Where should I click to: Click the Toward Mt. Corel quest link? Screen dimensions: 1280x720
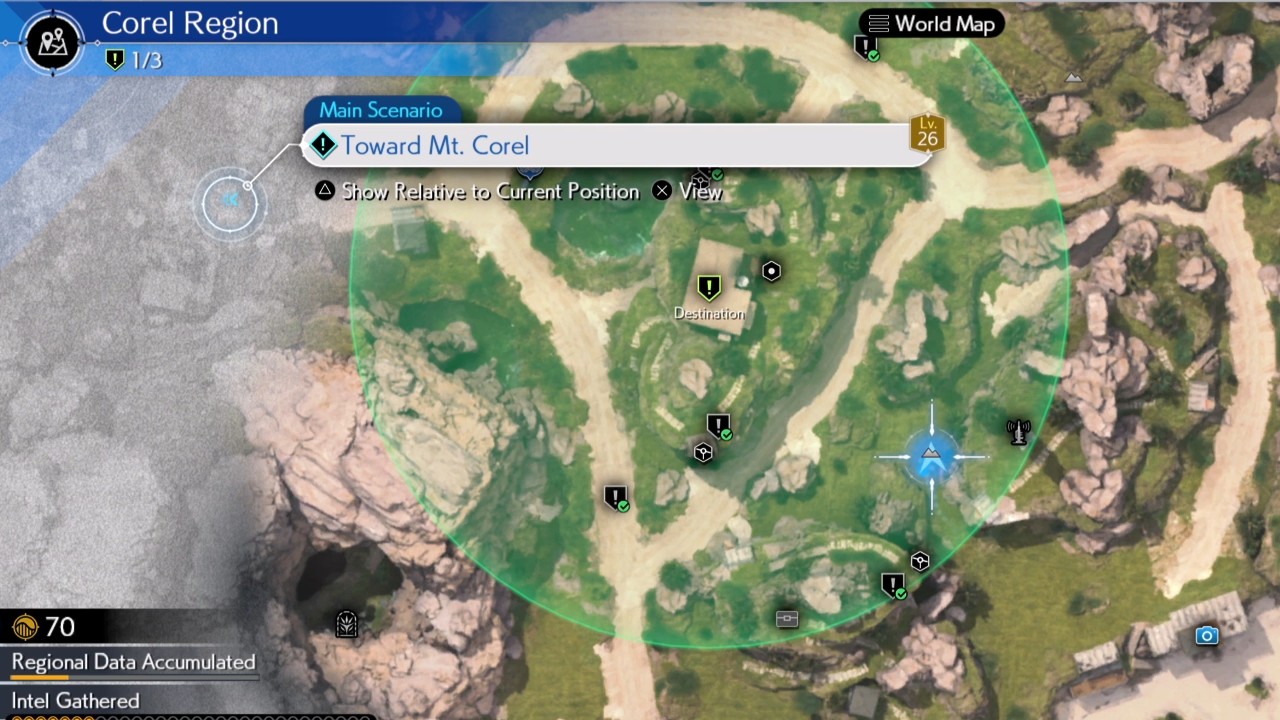(435, 146)
